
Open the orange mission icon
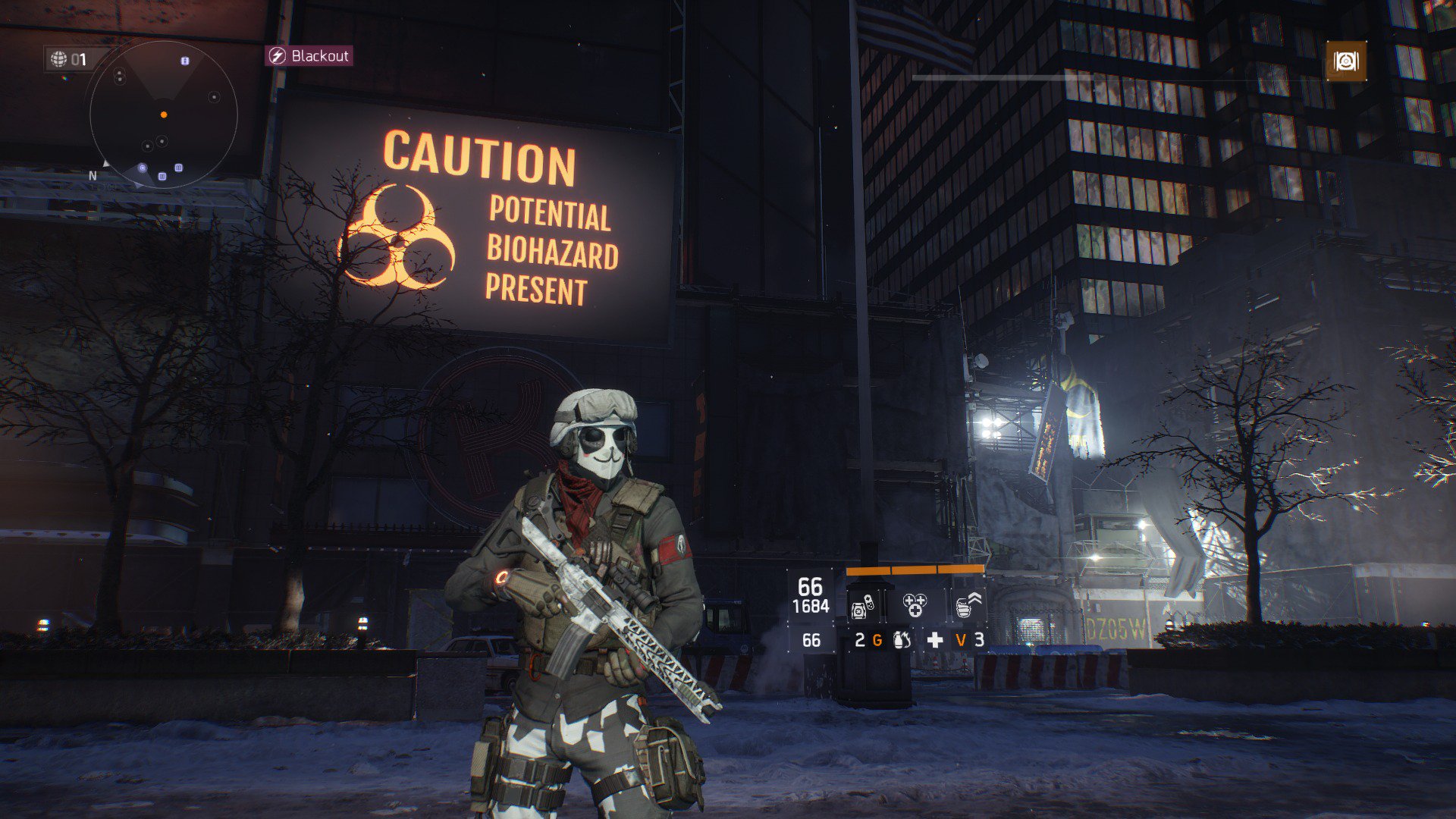click(1346, 61)
